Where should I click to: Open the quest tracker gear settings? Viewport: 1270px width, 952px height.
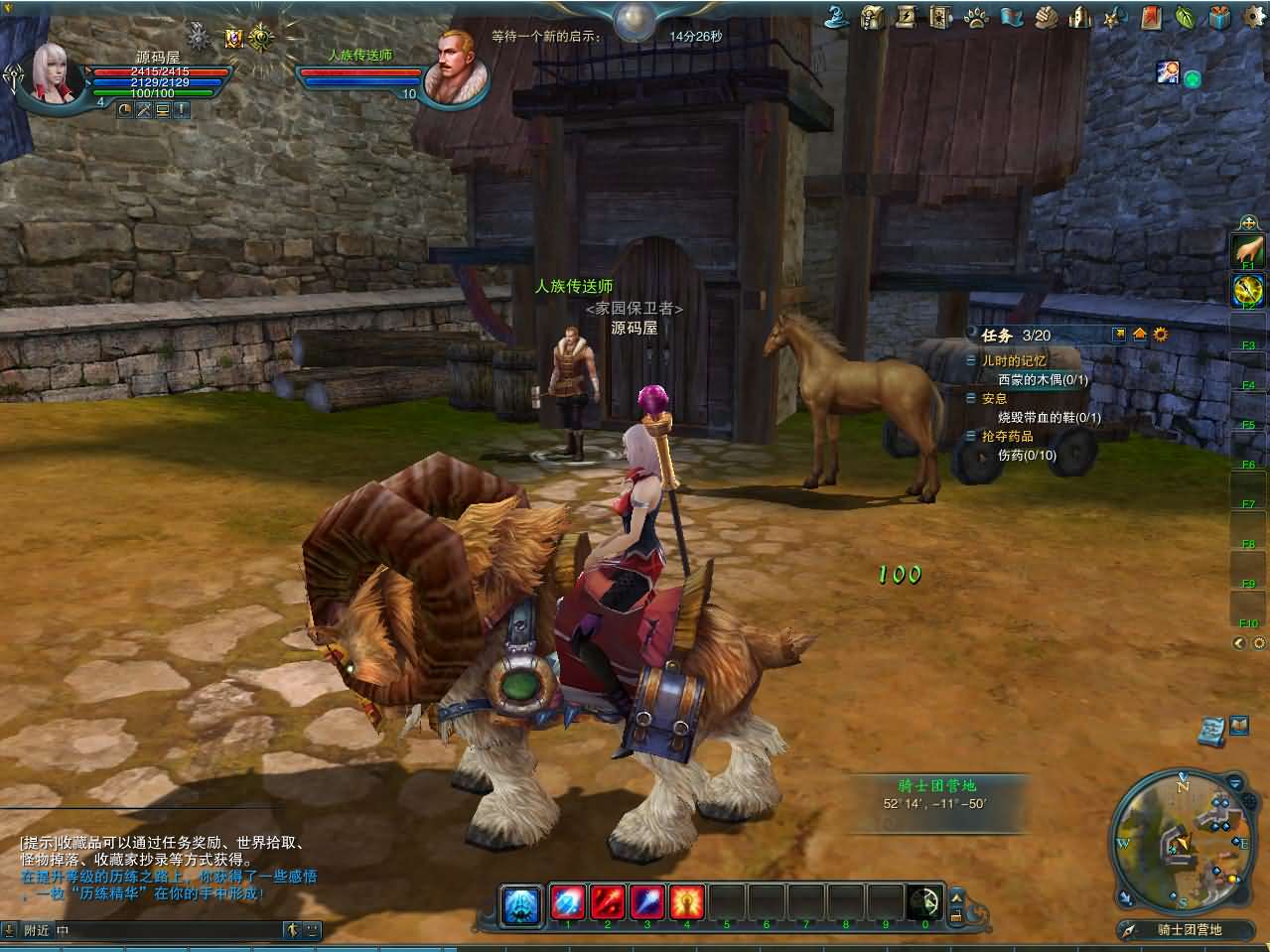click(1160, 335)
